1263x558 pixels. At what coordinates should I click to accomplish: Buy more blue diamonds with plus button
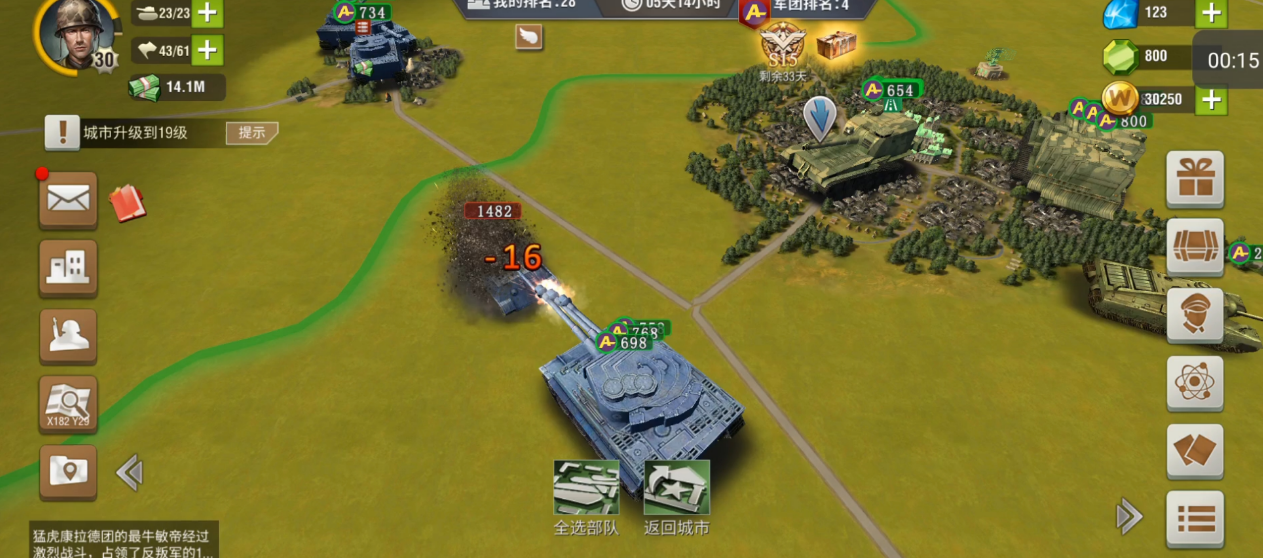click(x=1211, y=13)
